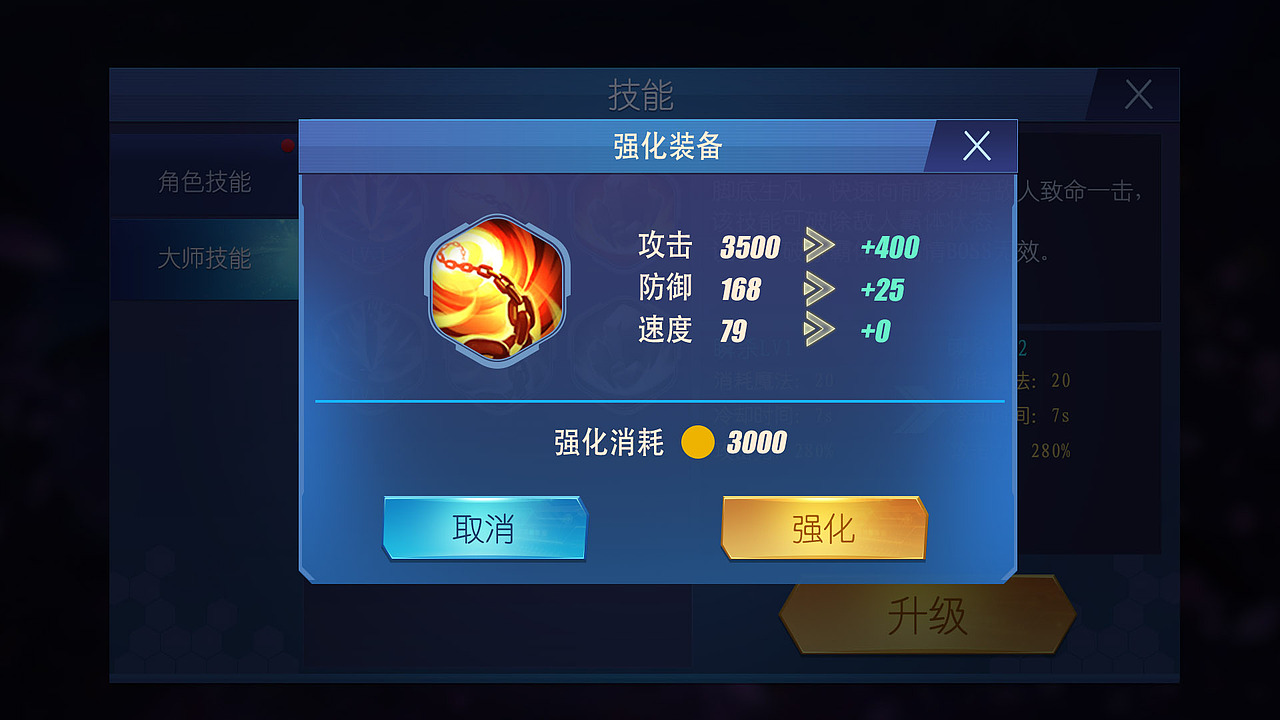Click the gold coin currency icon
Screen dimensions: 1280x720
click(699, 442)
